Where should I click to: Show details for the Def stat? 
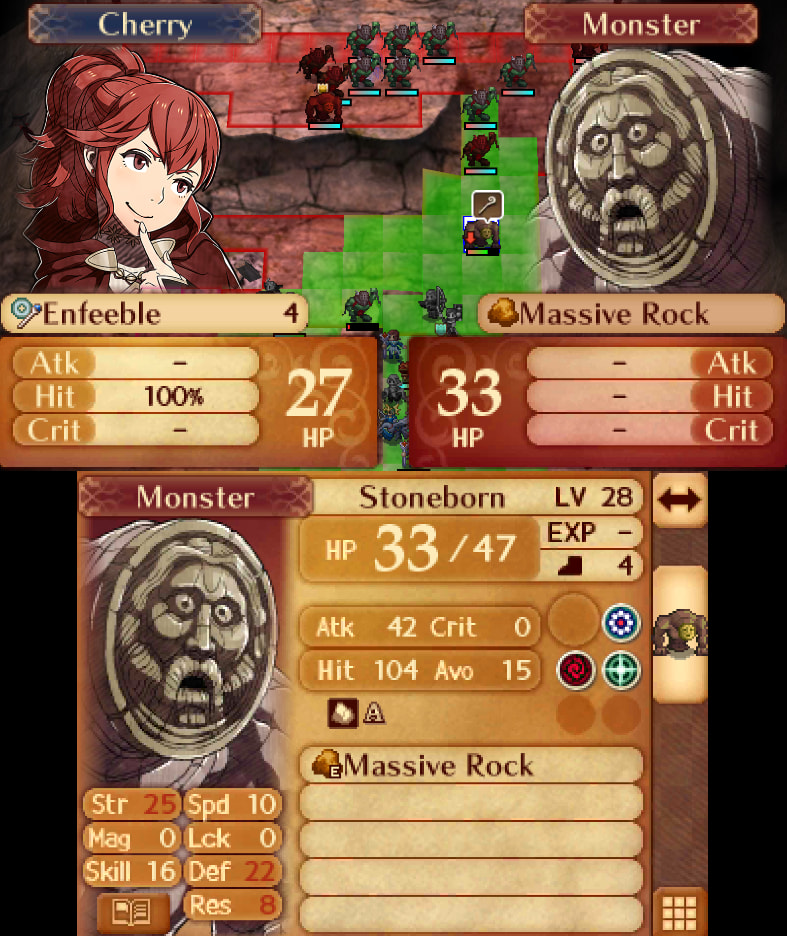[232, 871]
